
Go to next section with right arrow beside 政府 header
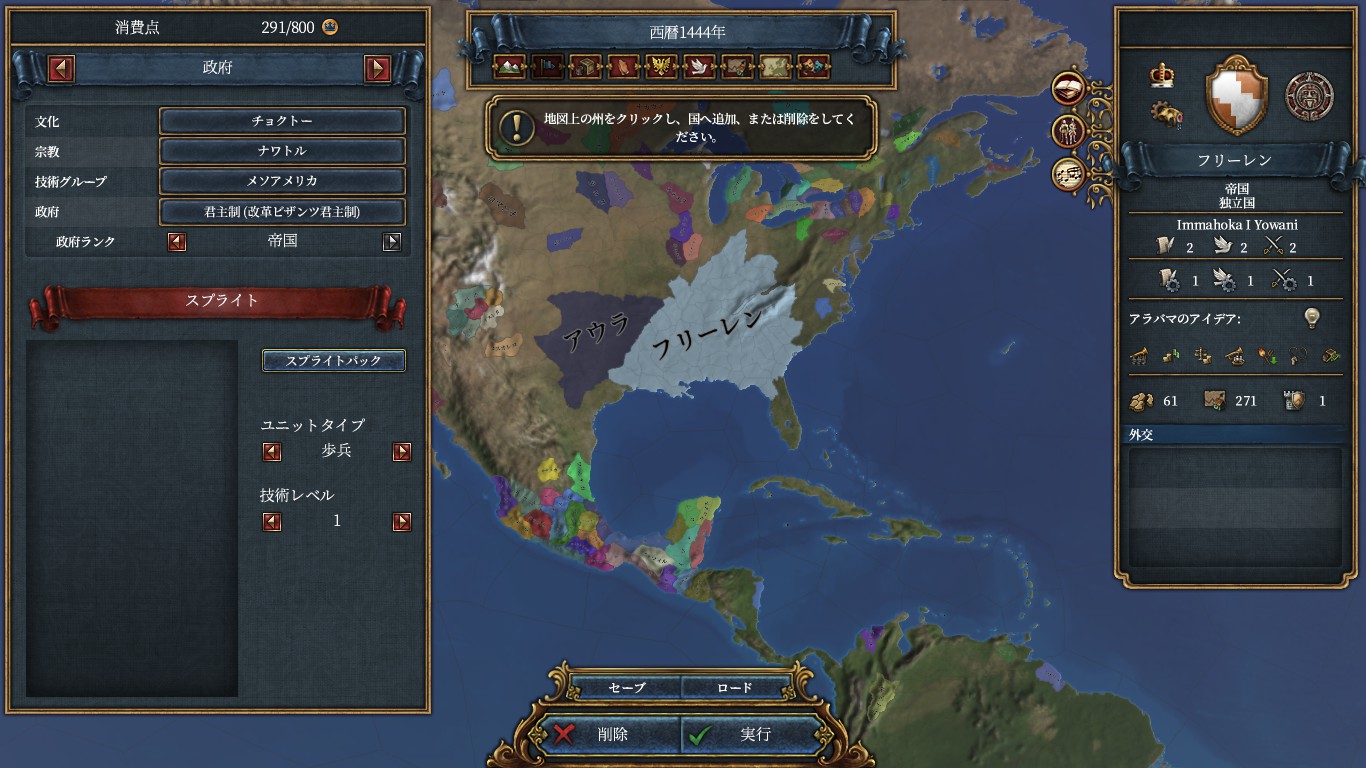[x=377, y=69]
